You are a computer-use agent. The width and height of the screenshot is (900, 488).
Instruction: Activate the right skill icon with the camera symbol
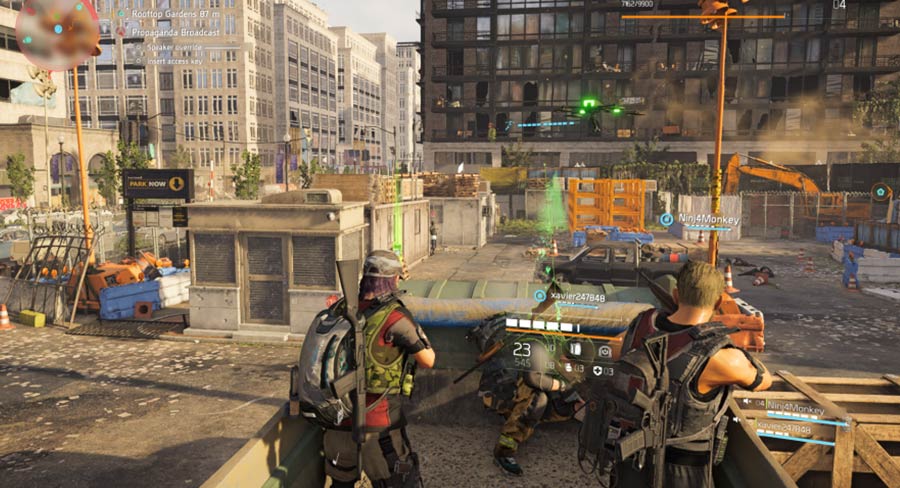pos(604,350)
